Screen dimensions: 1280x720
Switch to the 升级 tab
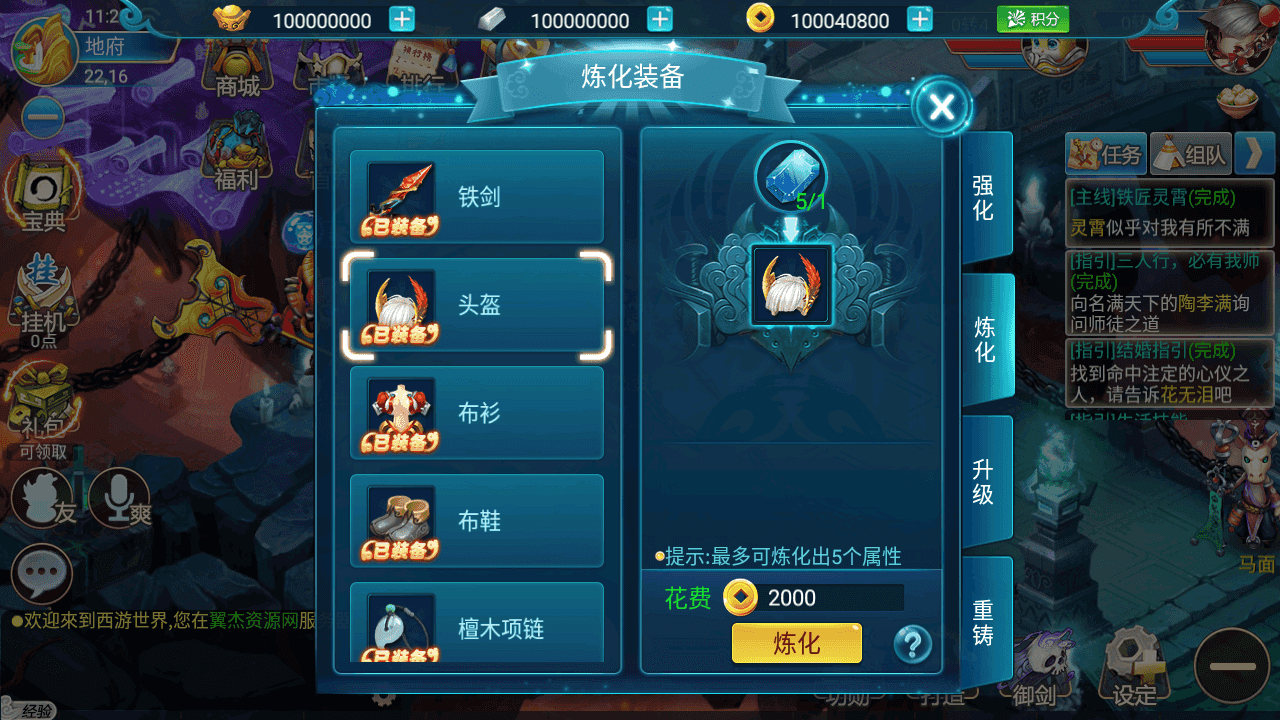985,481
